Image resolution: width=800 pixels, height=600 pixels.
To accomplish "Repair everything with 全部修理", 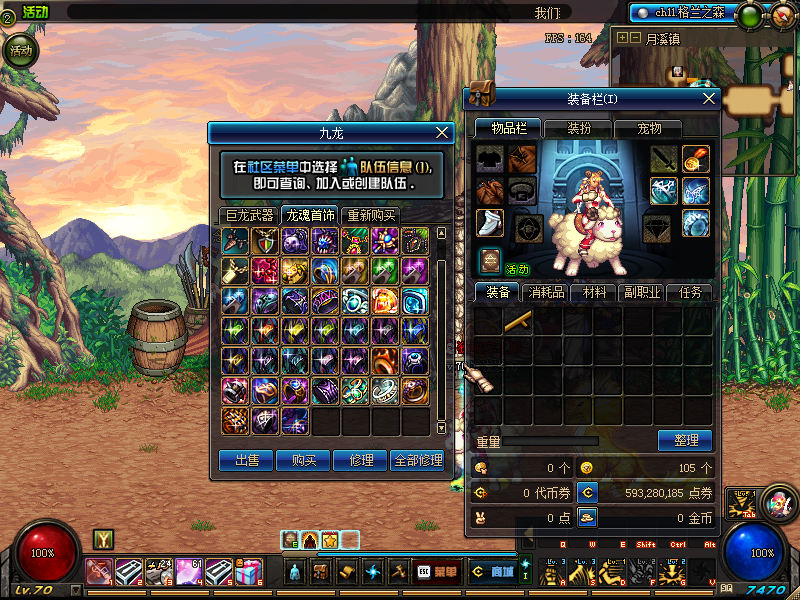I will (418, 460).
